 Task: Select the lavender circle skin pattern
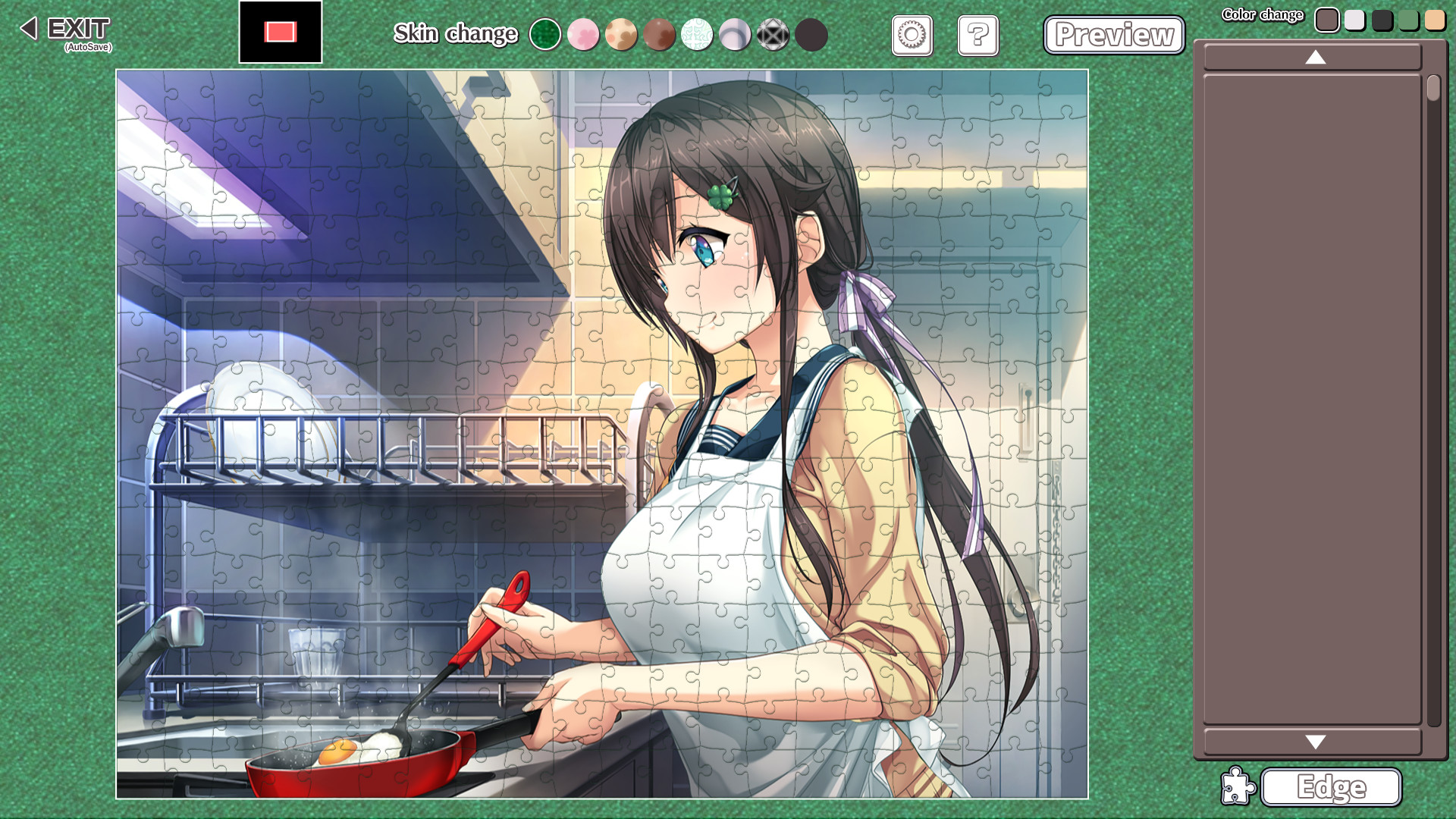pos(735,34)
